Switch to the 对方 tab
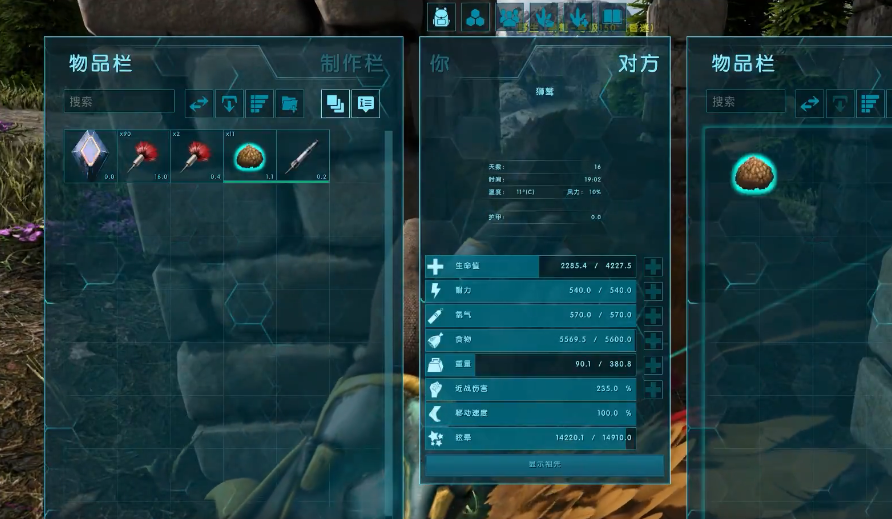Image resolution: width=892 pixels, height=519 pixels. [638, 64]
